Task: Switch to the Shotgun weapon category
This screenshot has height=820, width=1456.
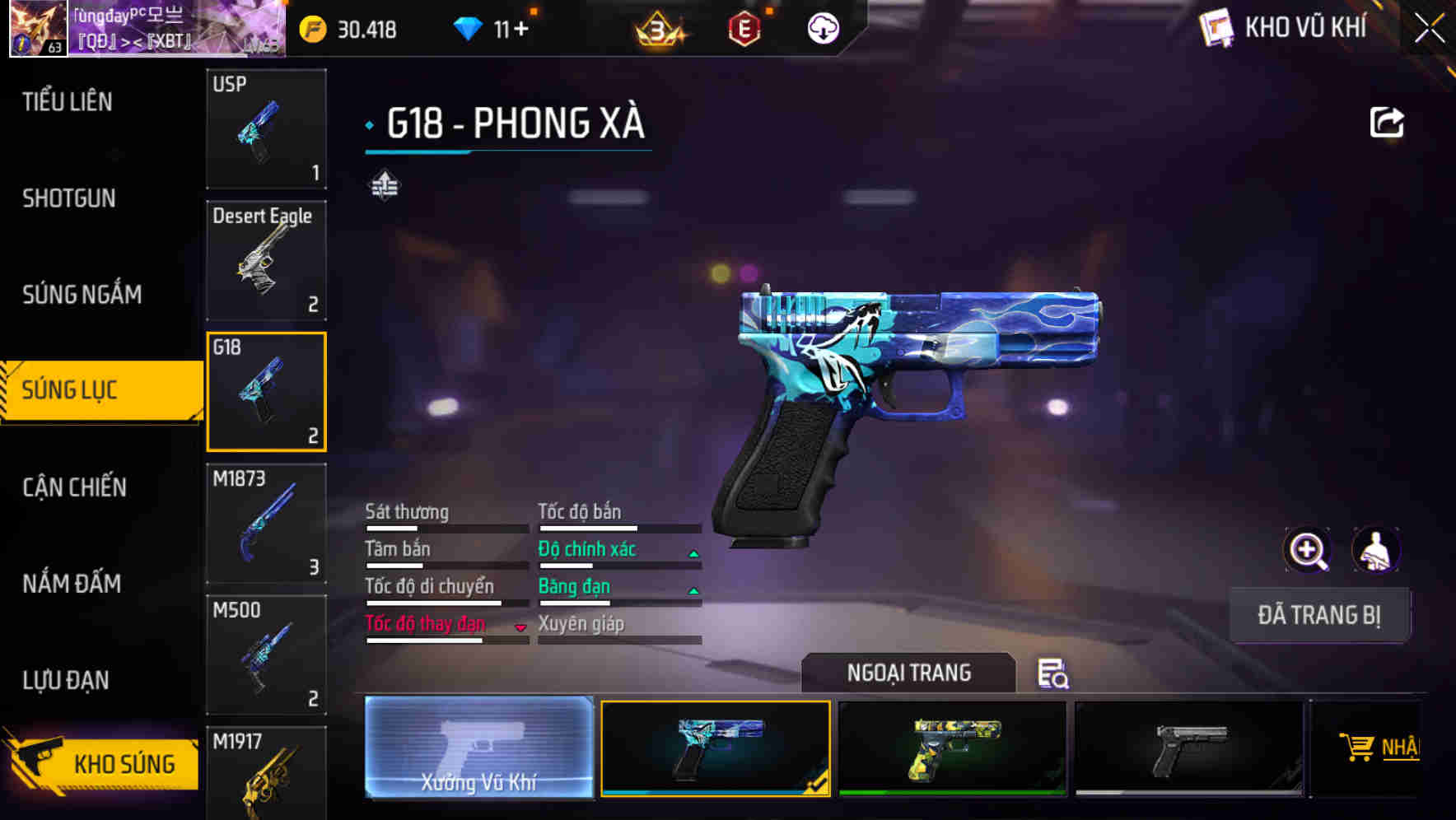Action: 69,198
